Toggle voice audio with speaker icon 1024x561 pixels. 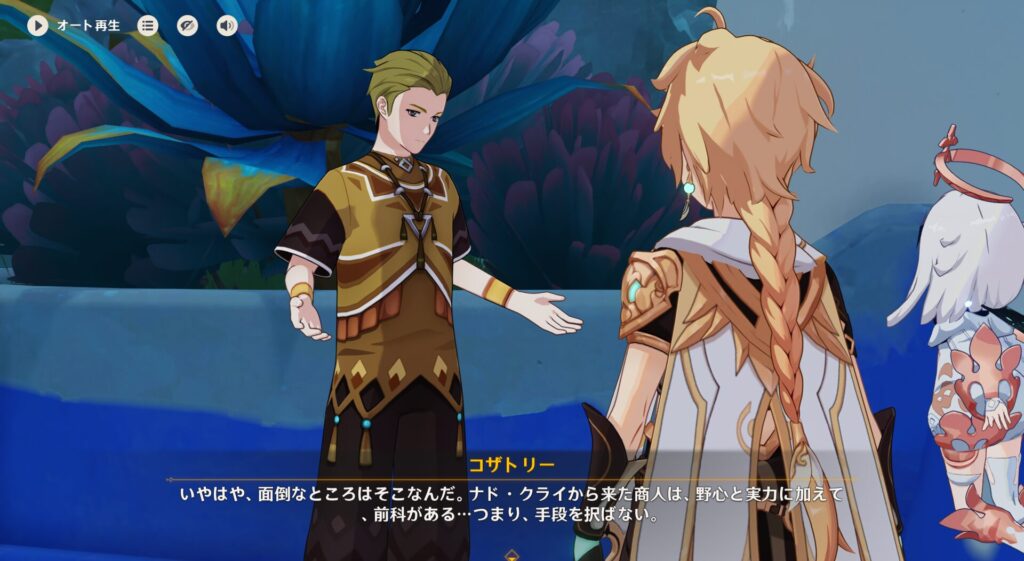(227, 26)
